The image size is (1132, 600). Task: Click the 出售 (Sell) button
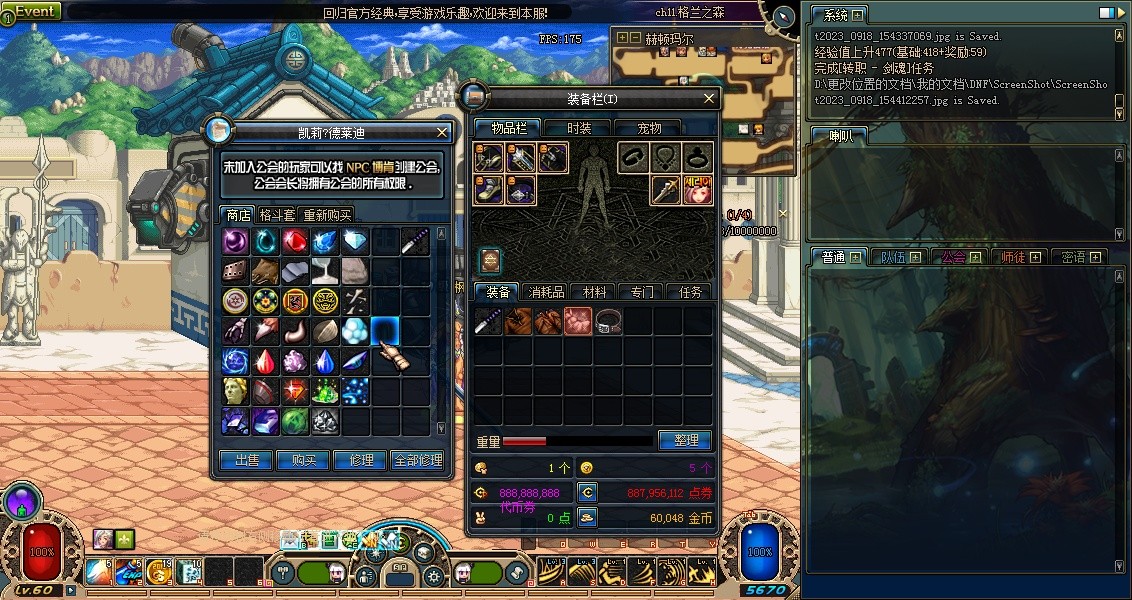tap(246, 460)
